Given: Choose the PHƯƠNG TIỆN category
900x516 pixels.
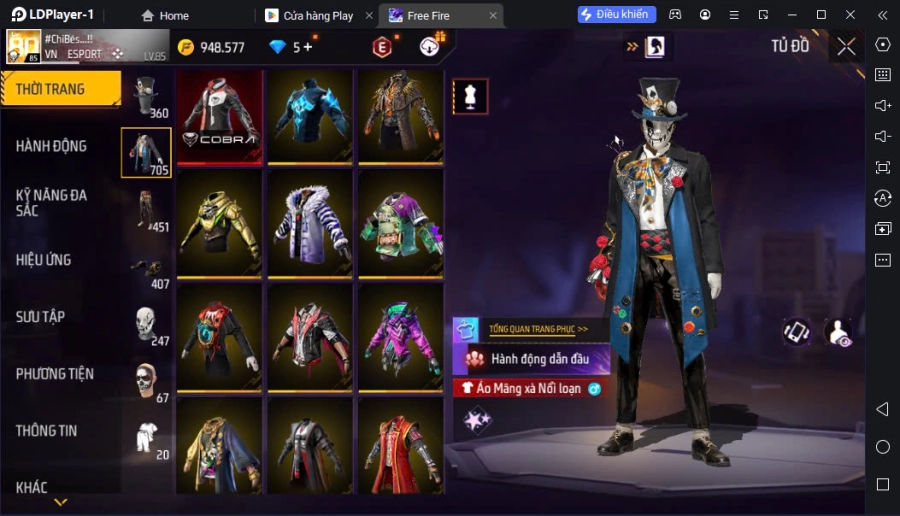Looking at the screenshot, I should 55,374.
